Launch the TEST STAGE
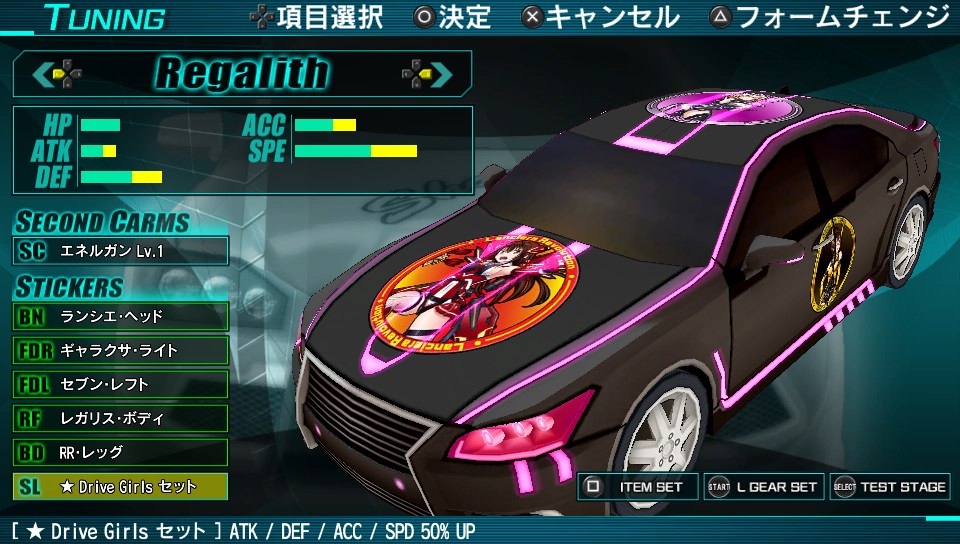 pos(889,487)
